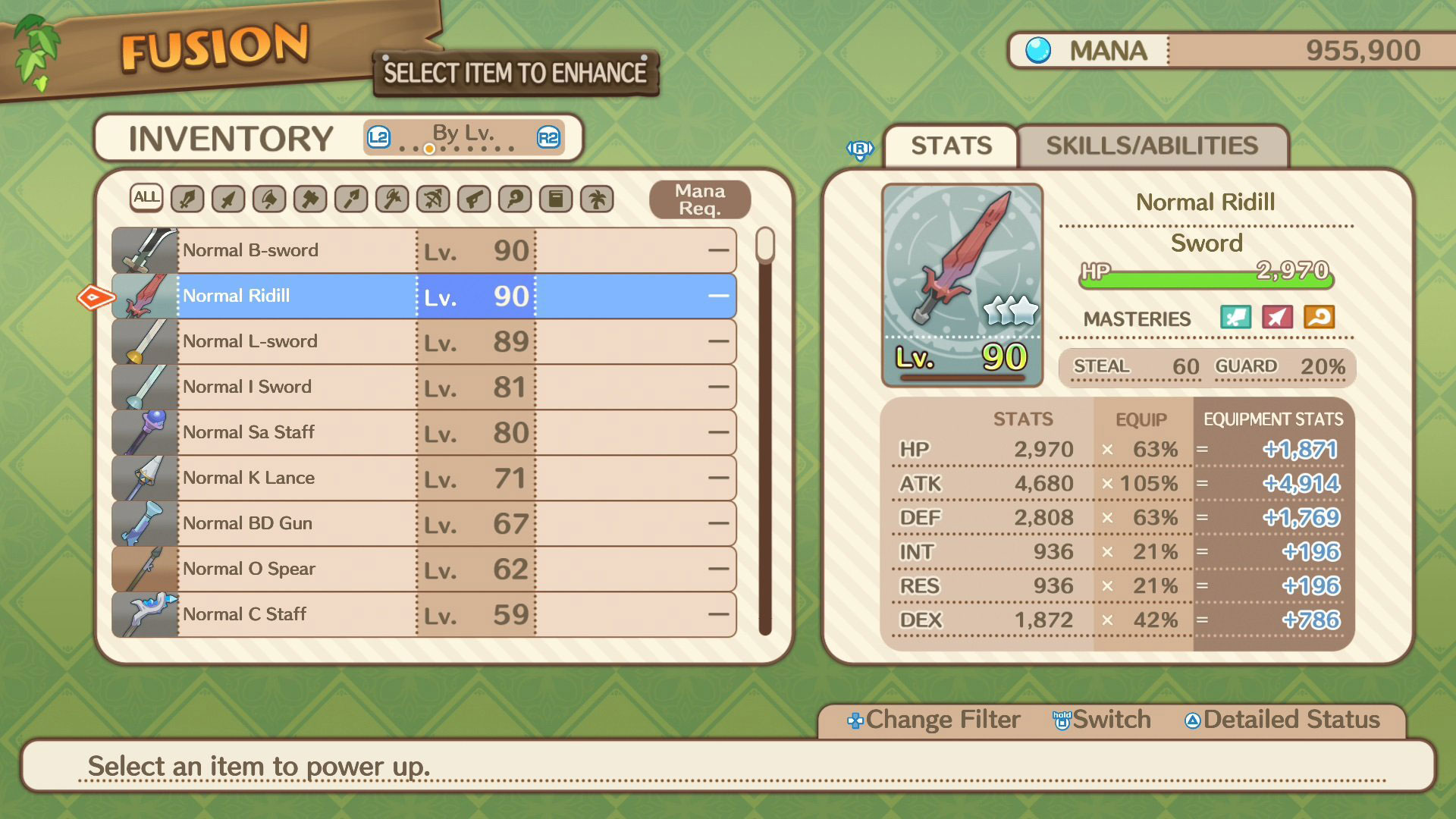This screenshot has width=1456, height=819.
Task: Filter inventory by the hammer icon
Action: [x=310, y=199]
